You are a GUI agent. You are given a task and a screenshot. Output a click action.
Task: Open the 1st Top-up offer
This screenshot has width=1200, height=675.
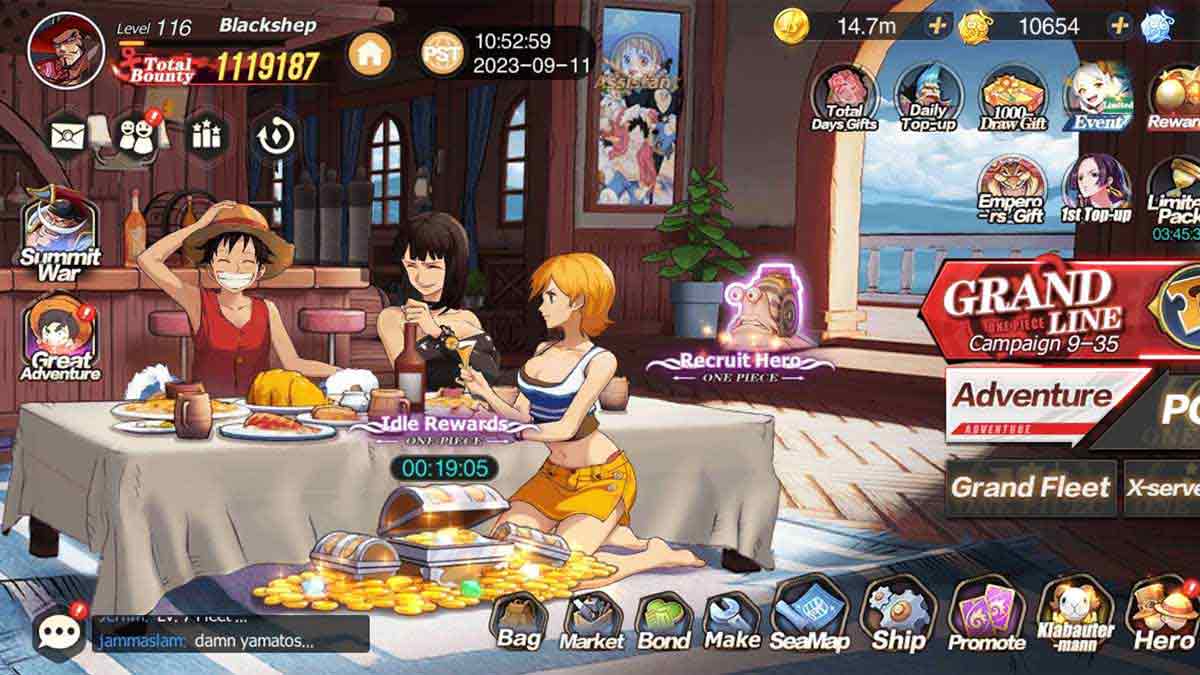(1095, 190)
